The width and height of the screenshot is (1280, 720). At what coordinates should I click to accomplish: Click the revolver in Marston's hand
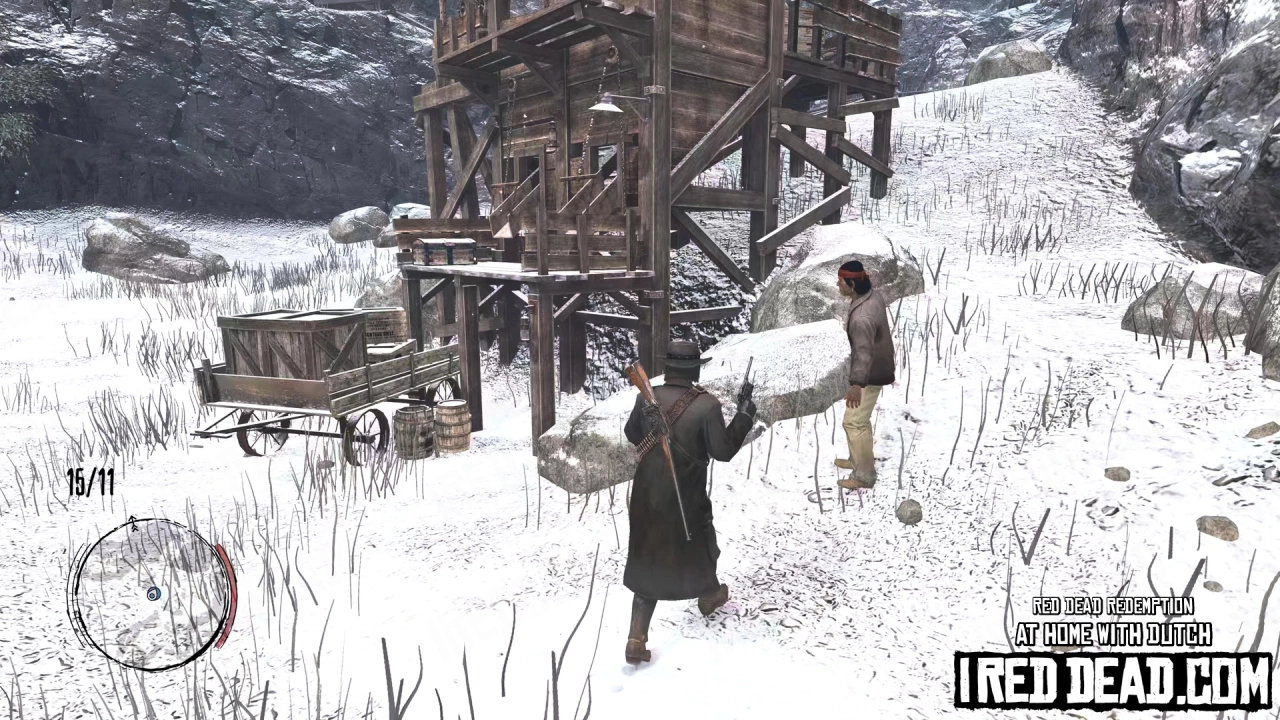[x=747, y=385]
